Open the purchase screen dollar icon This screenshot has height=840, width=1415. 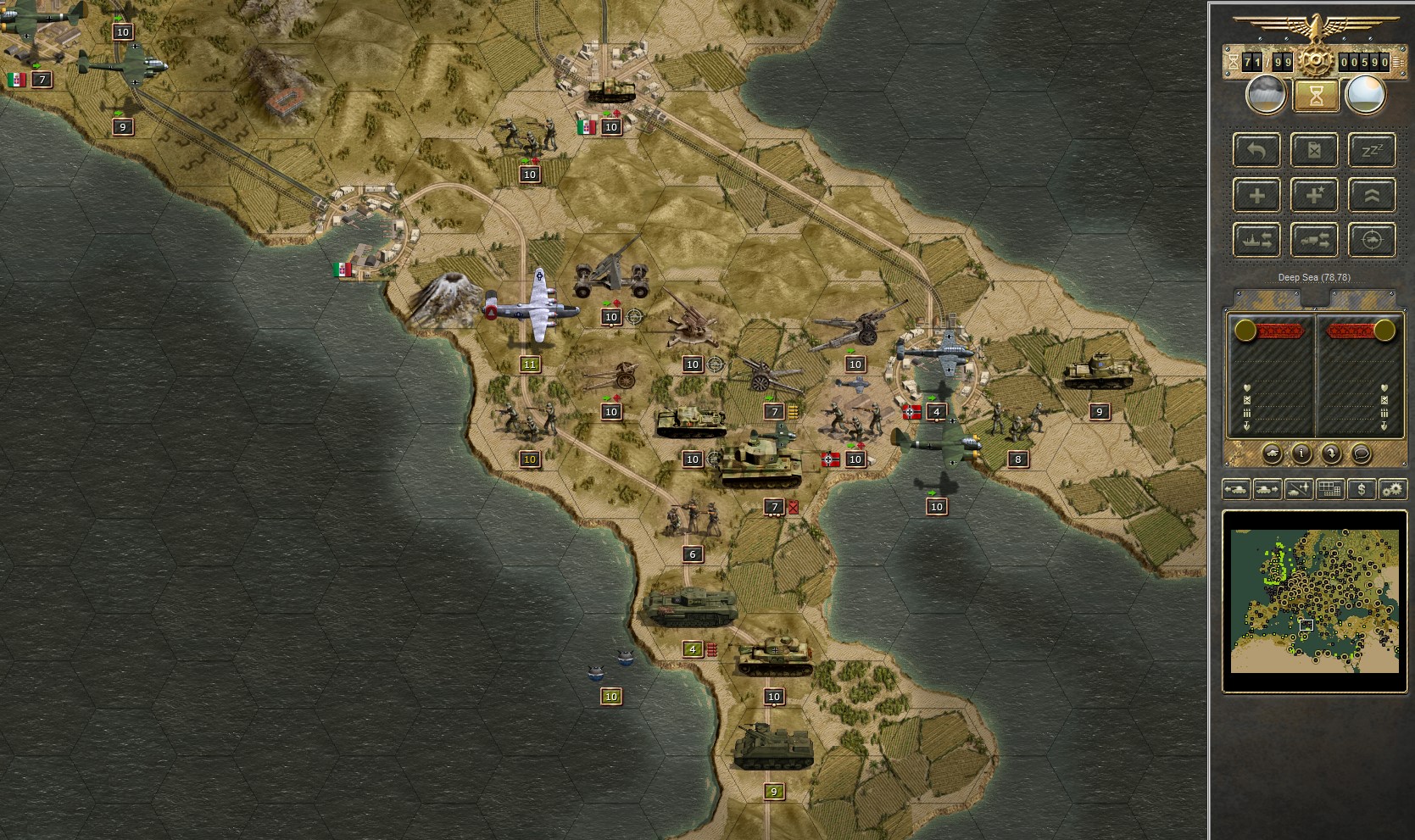point(1362,490)
